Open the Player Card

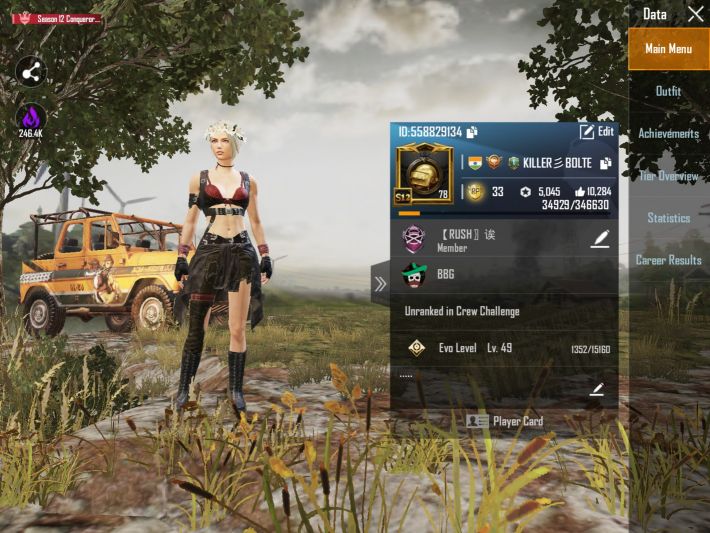[505, 421]
